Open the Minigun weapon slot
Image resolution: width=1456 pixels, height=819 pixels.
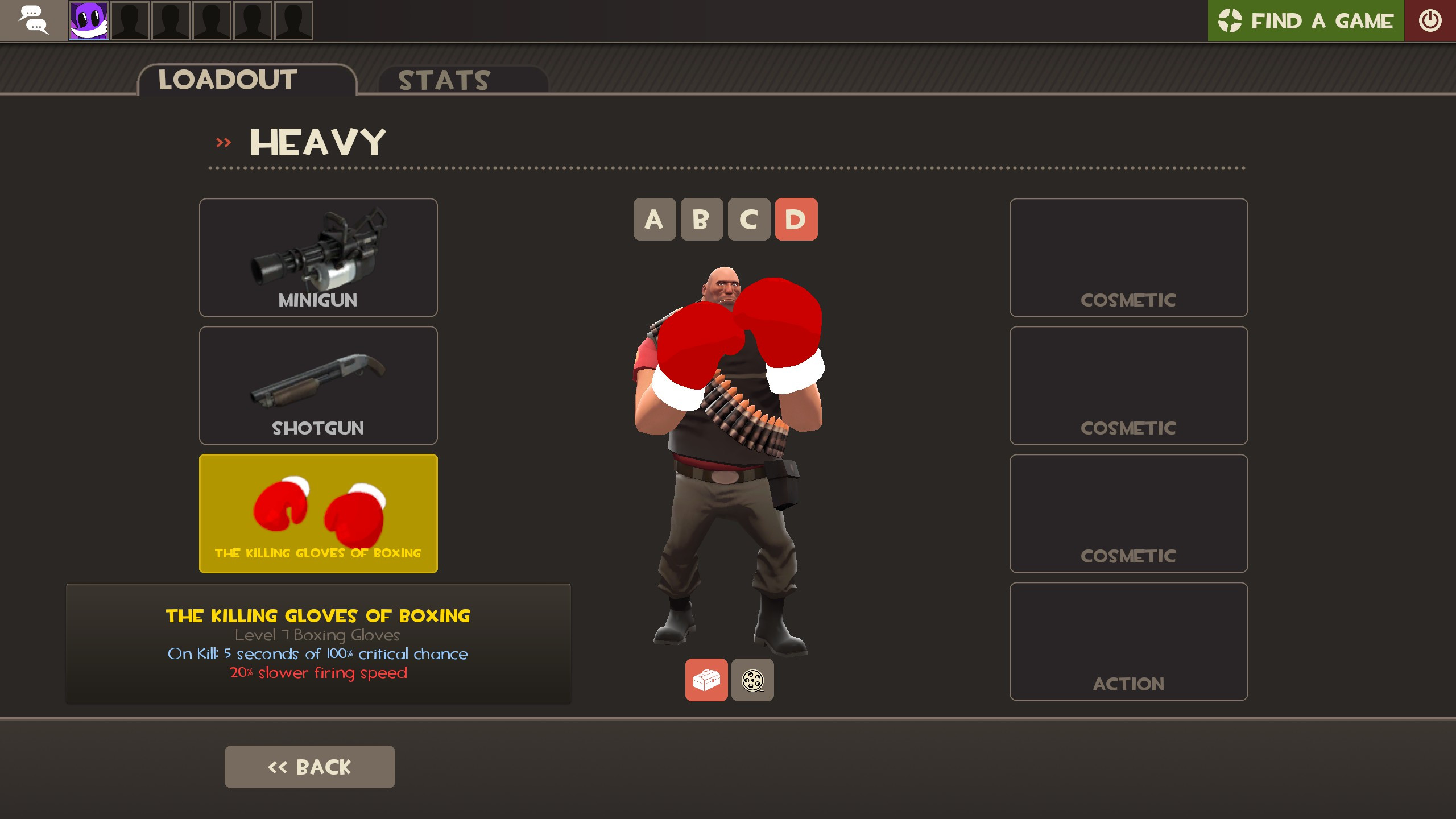tap(318, 257)
